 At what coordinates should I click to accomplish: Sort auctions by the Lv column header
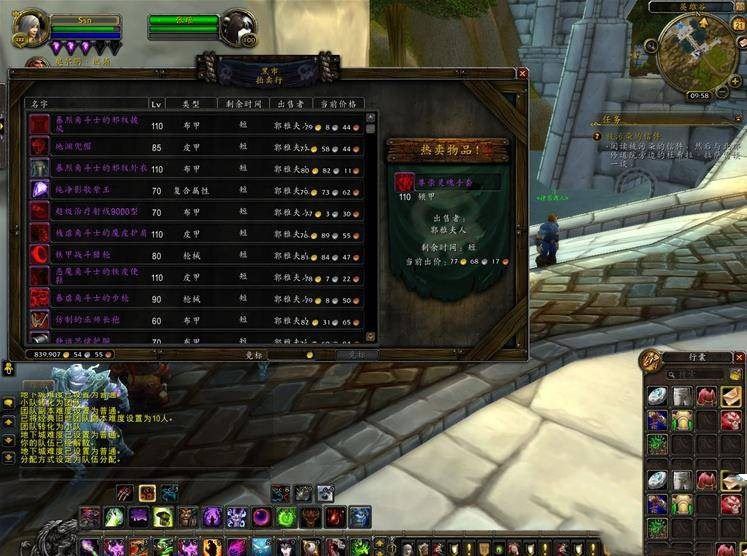(156, 103)
